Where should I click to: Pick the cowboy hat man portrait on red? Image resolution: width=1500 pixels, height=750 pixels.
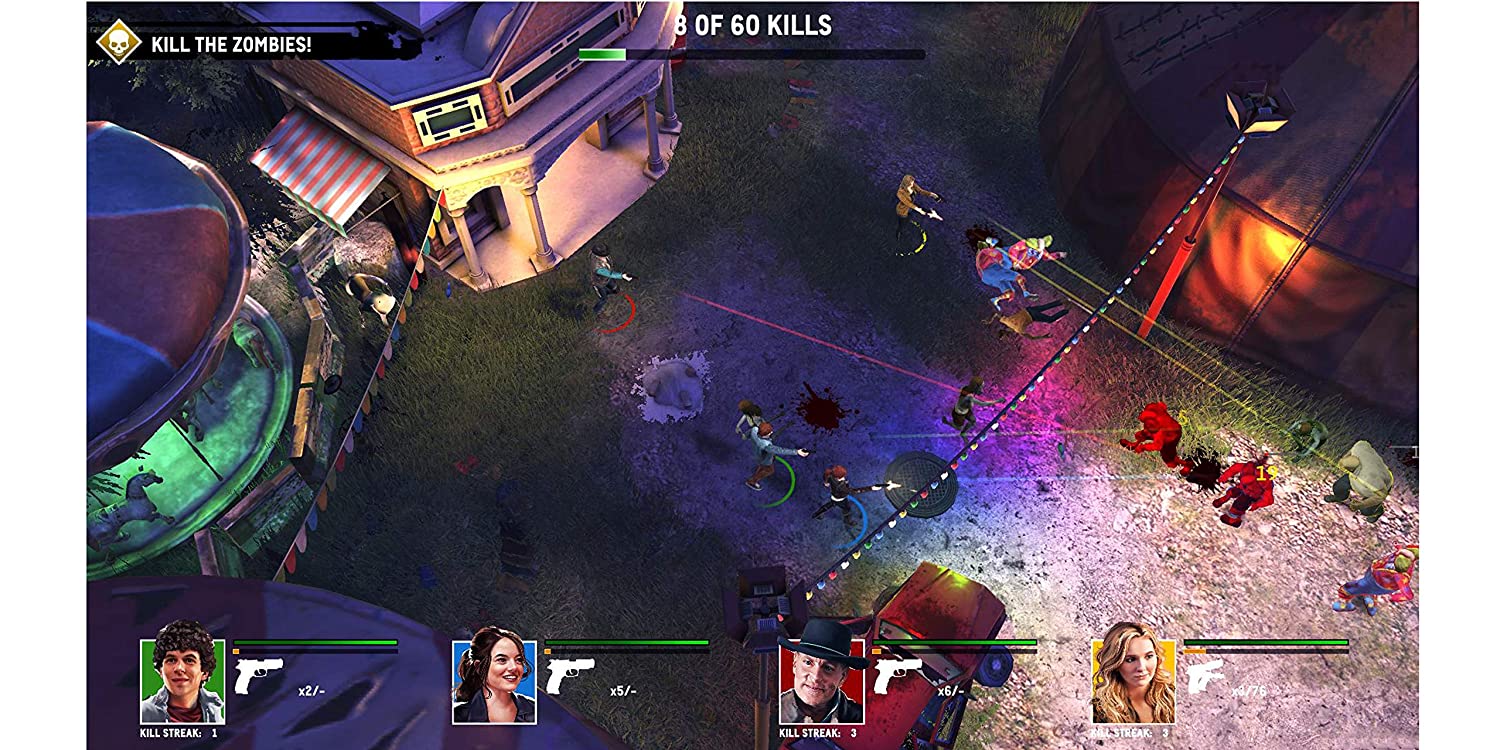821,680
